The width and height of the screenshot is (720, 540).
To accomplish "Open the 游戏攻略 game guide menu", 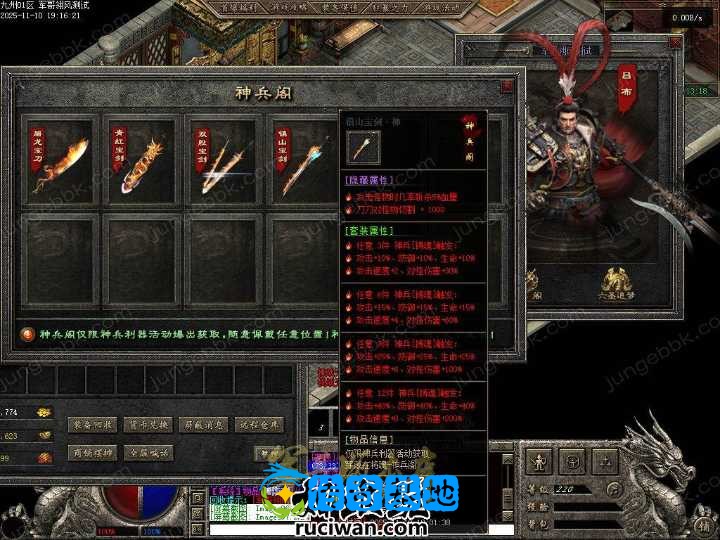I will pos(291,8).
